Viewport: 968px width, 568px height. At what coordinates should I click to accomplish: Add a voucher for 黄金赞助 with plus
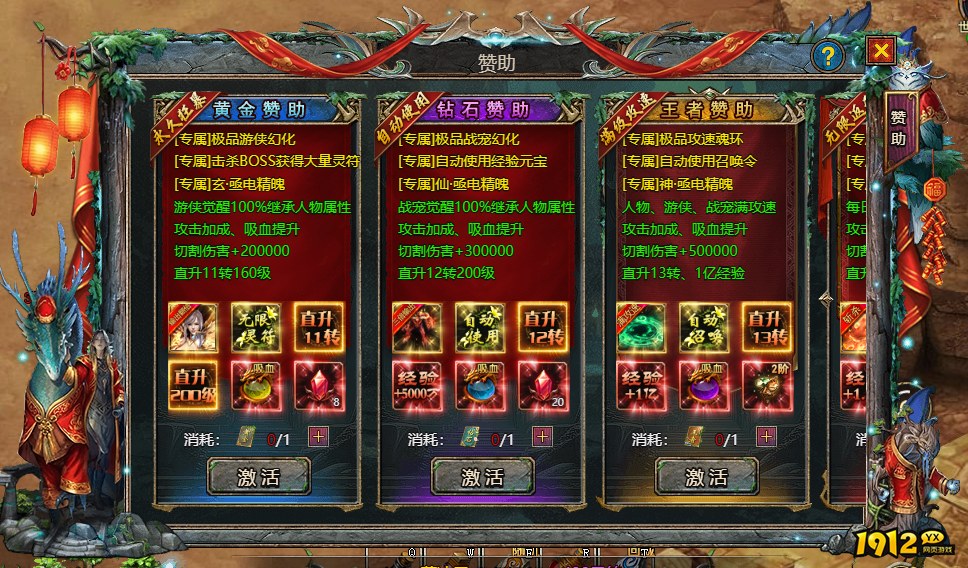pyautogui.click(x=318, y=437)
